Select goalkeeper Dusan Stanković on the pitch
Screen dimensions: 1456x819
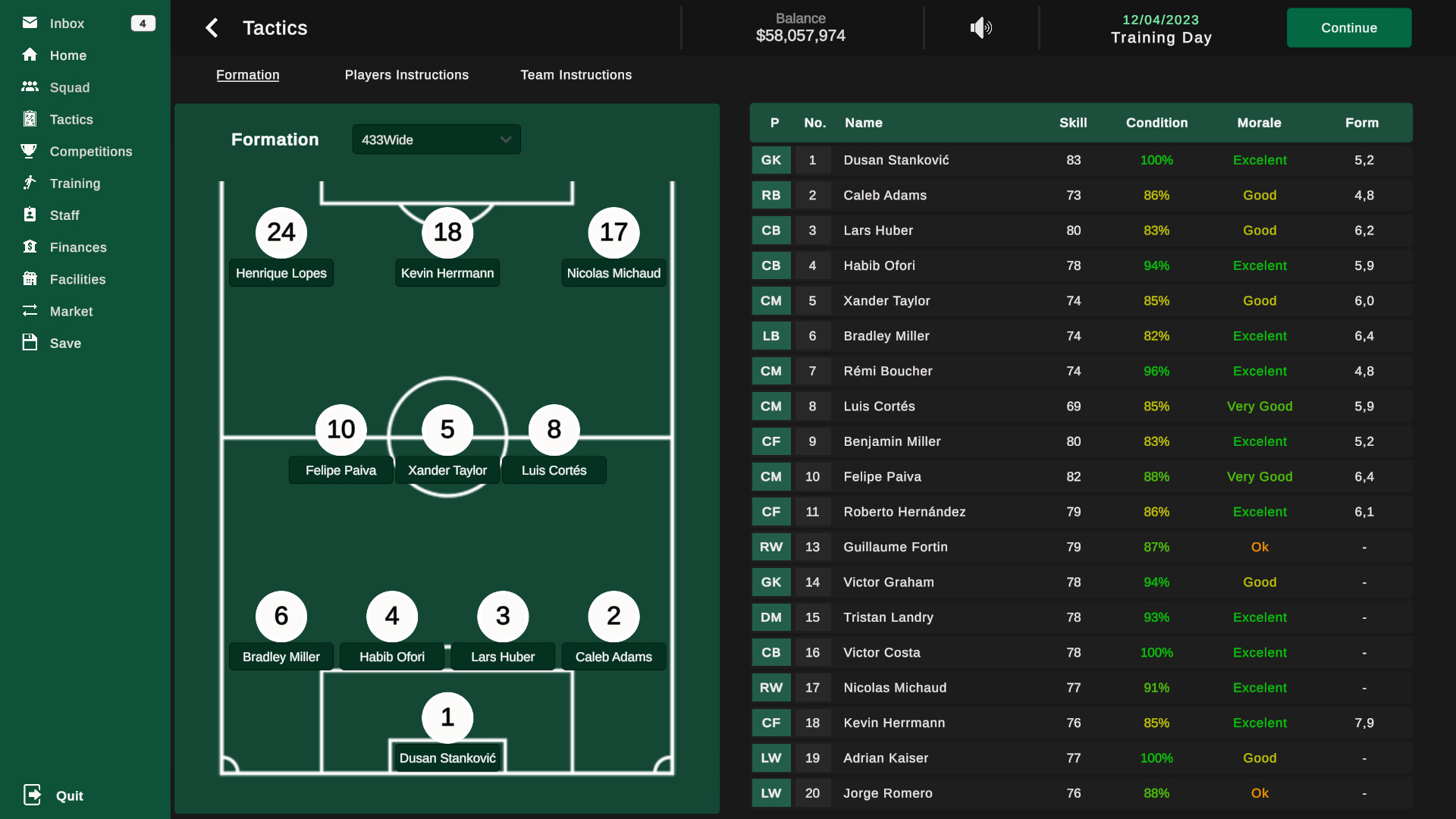tap(447, 717)
